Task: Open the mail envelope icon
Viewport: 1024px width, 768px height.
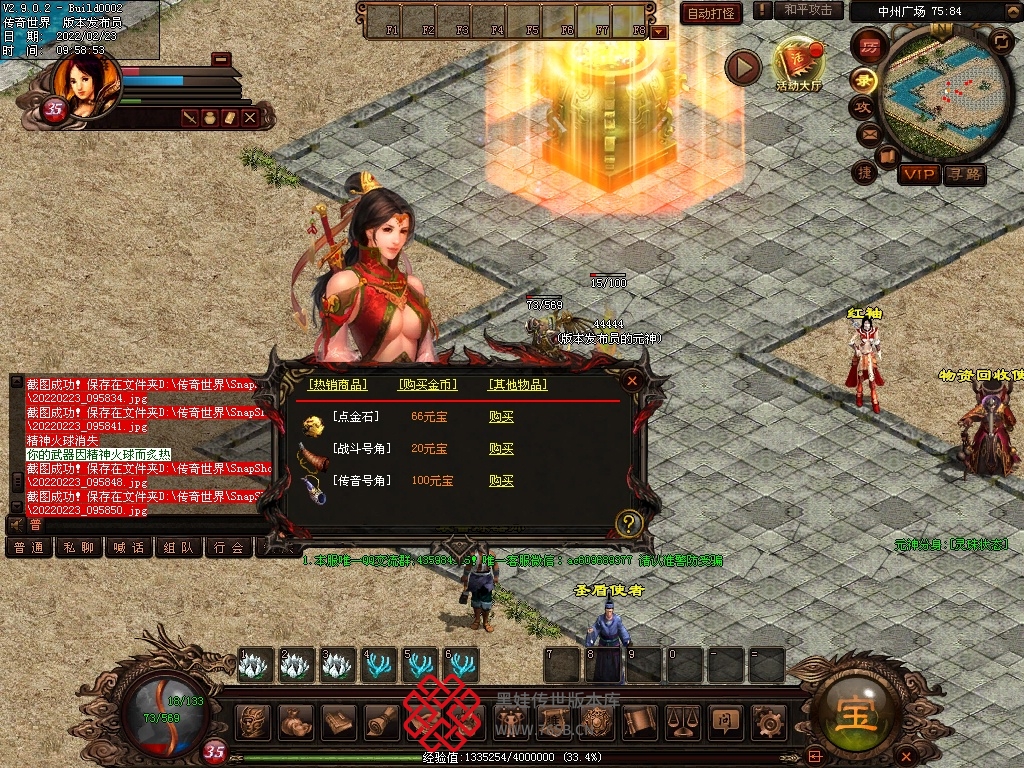Action: [x=868, y=133]
